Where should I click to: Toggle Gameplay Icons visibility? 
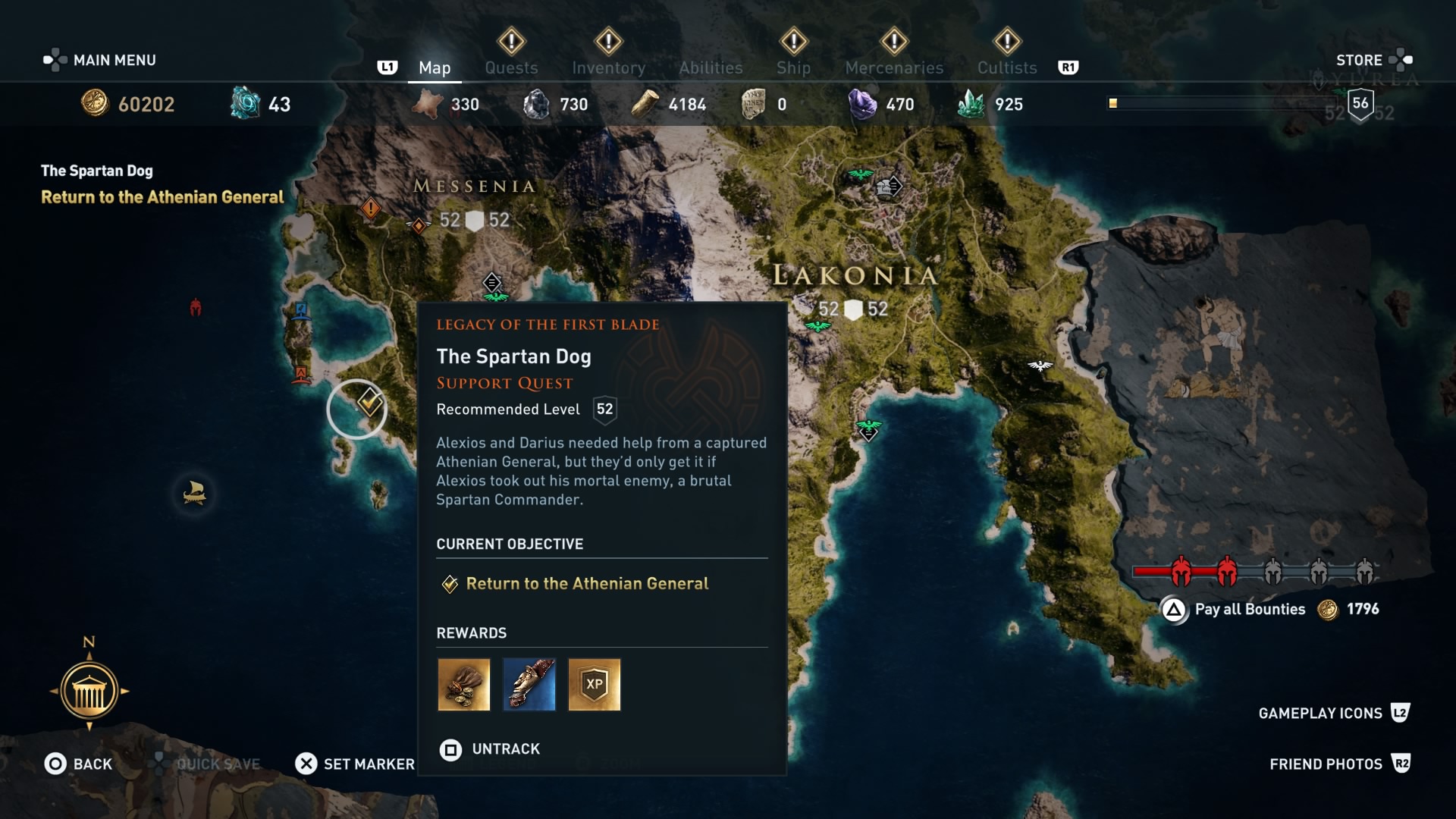pyautogui.click(x=1319, y=713)
